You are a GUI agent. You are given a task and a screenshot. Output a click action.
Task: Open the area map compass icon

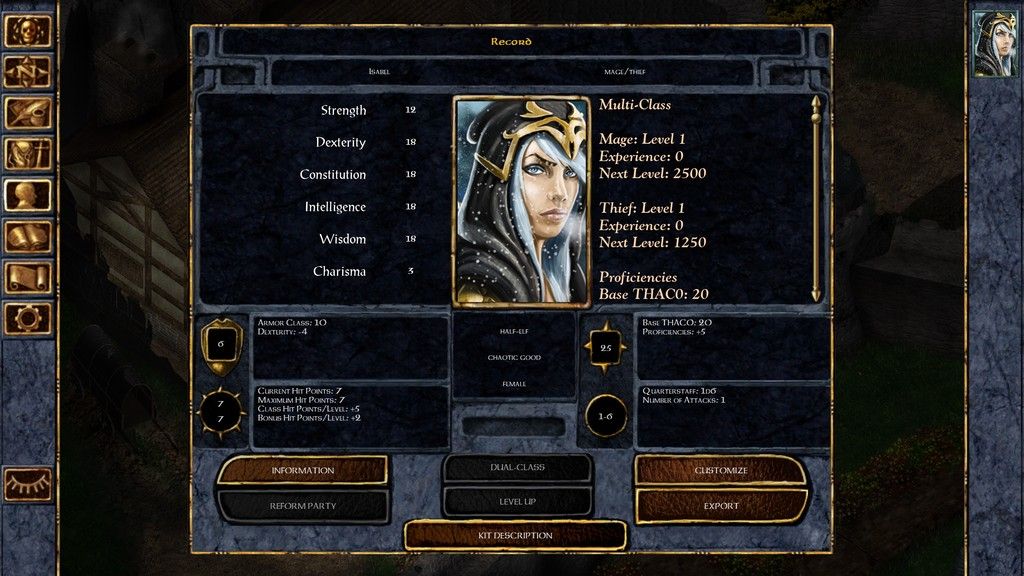click(27, 71)
